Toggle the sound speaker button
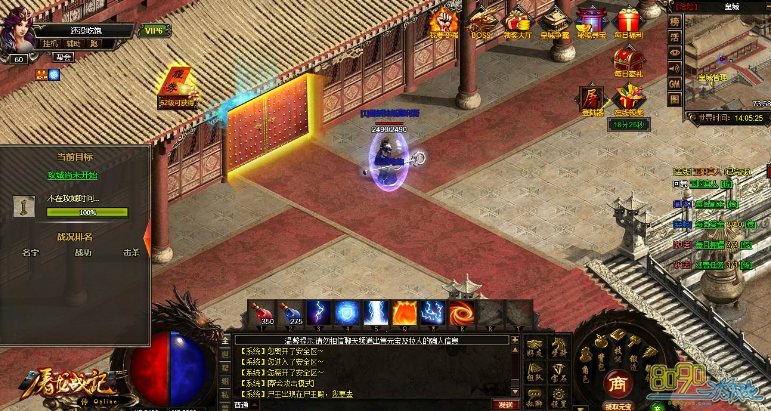Viewport: 771px width, 411px height. (x=675, y=66)
